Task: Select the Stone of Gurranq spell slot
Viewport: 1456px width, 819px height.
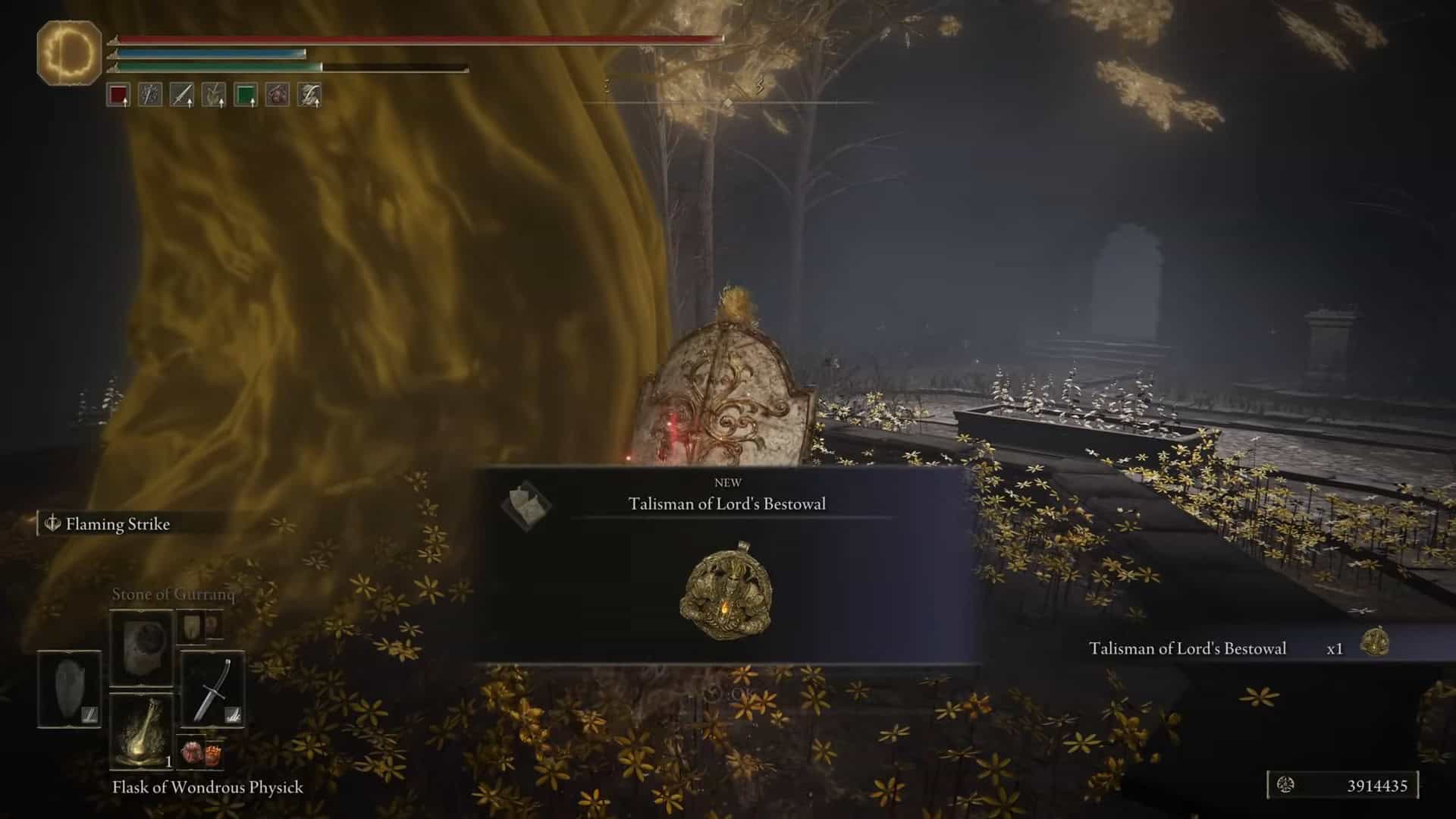Action: coord(141,648)
